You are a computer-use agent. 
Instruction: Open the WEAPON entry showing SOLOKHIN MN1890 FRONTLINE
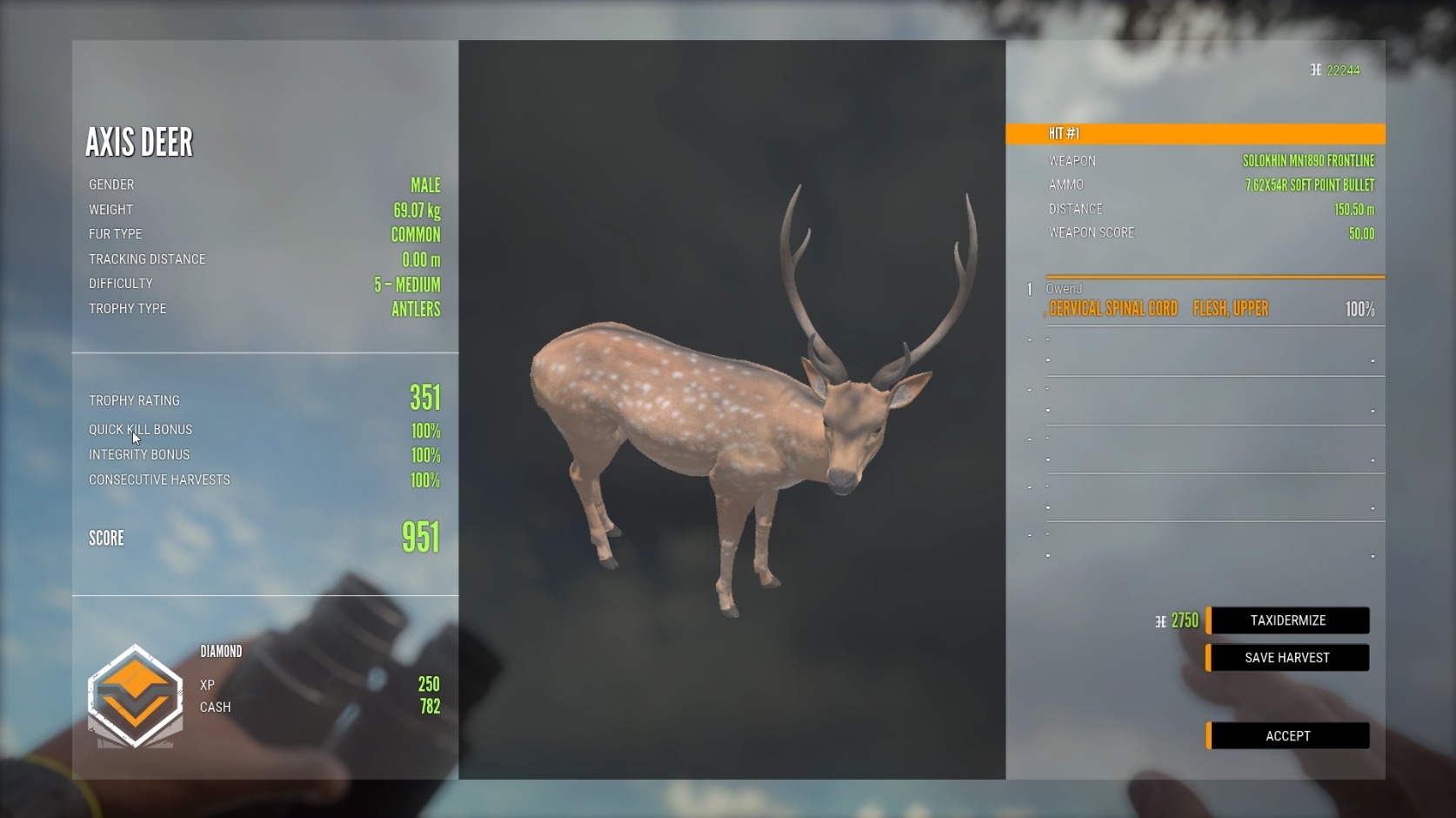pos(1209,160)
